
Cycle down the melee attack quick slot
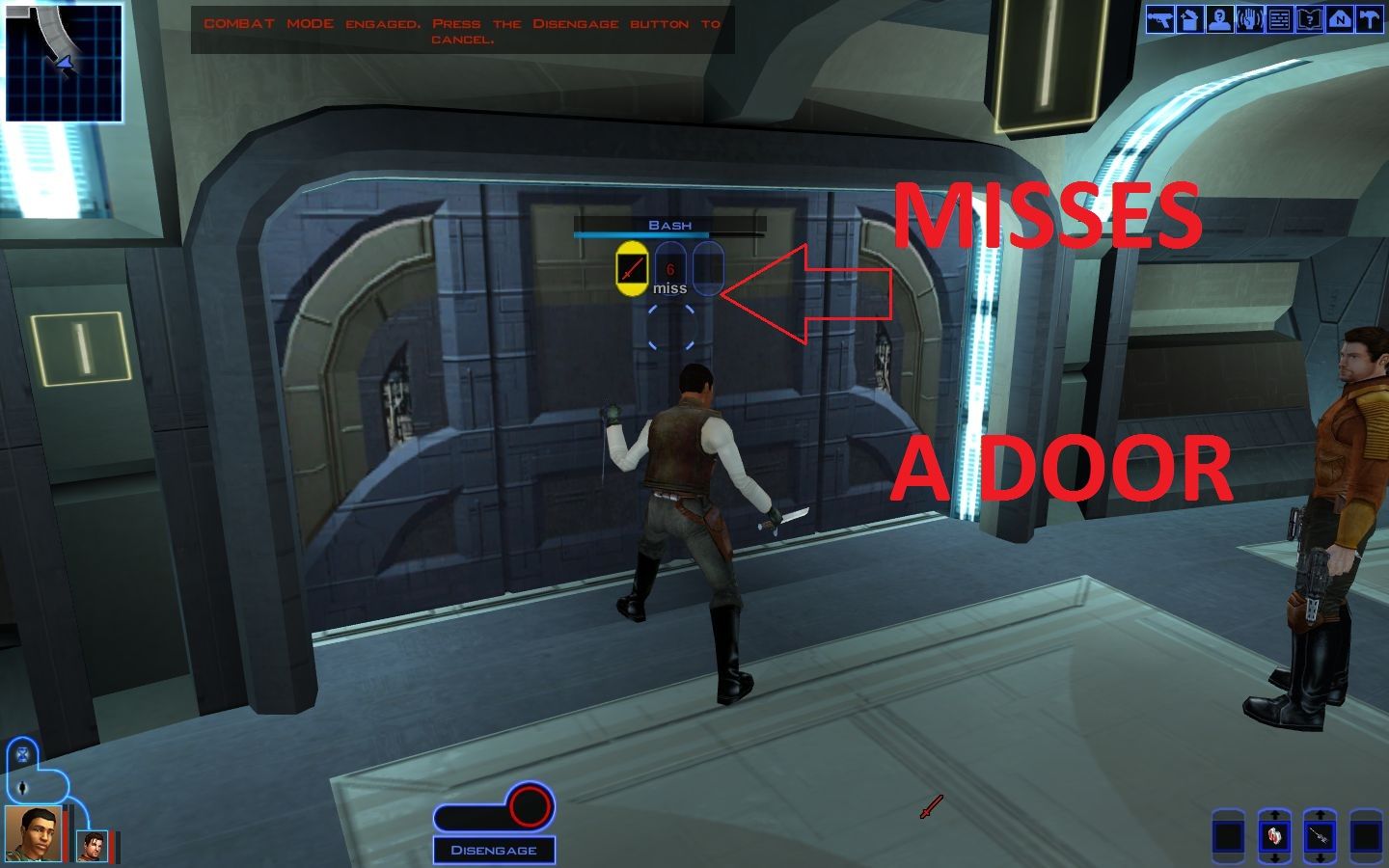pyautogui.click(x=1321, y=858)
